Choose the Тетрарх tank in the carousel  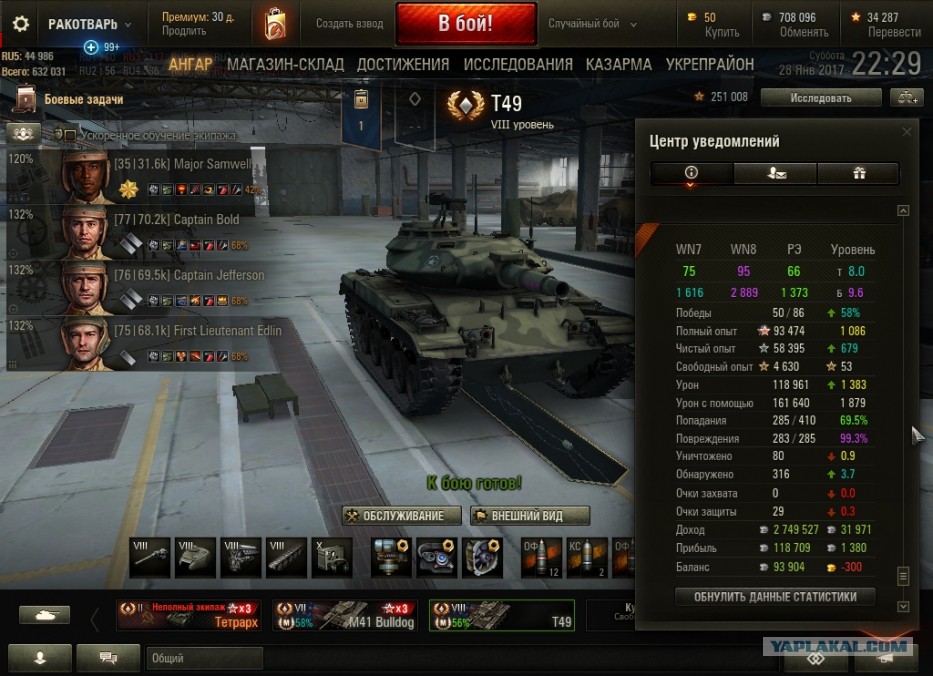point(187,615)
